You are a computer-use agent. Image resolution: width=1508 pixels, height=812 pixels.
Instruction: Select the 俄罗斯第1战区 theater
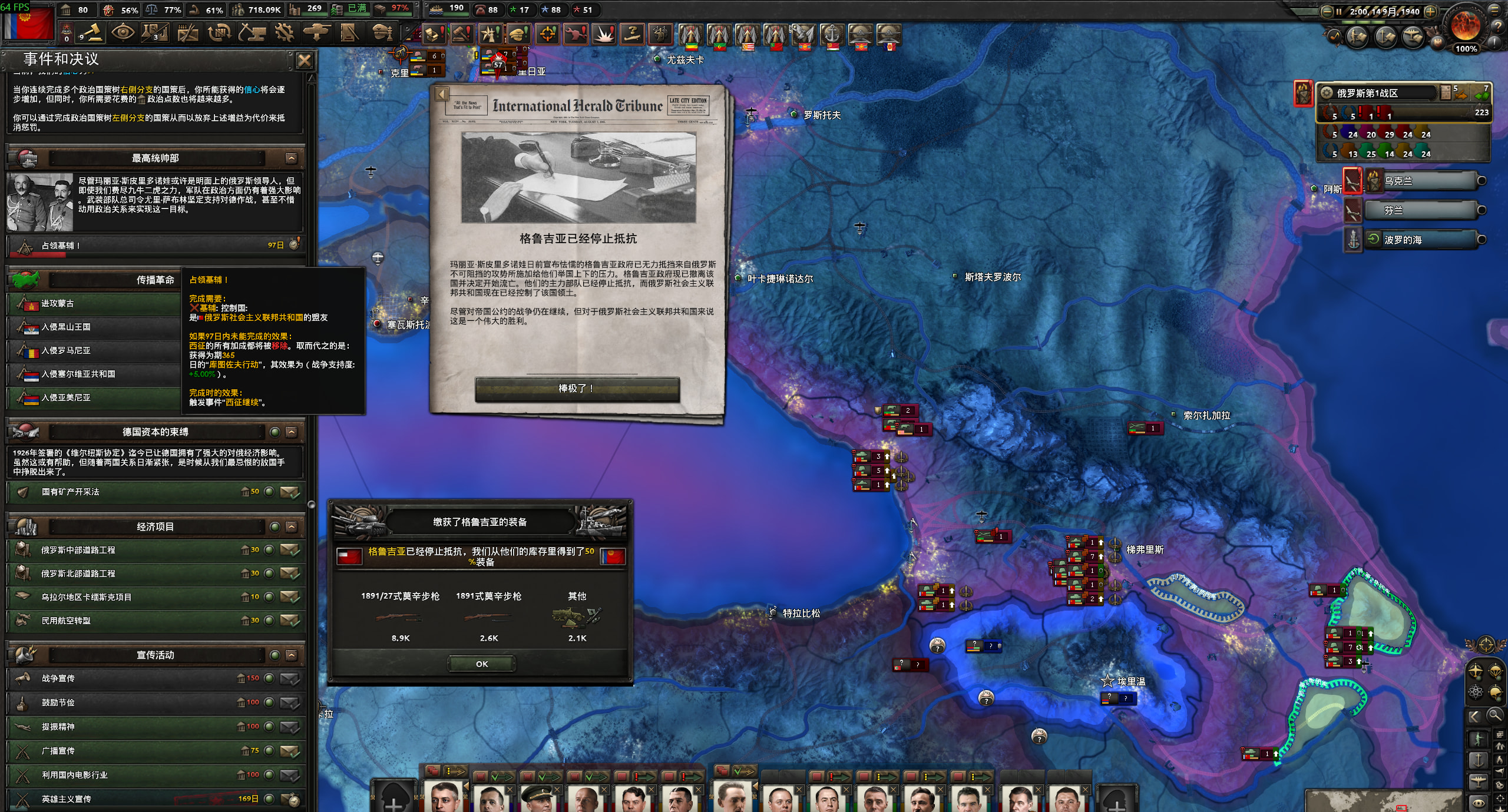coord(1378,93)
